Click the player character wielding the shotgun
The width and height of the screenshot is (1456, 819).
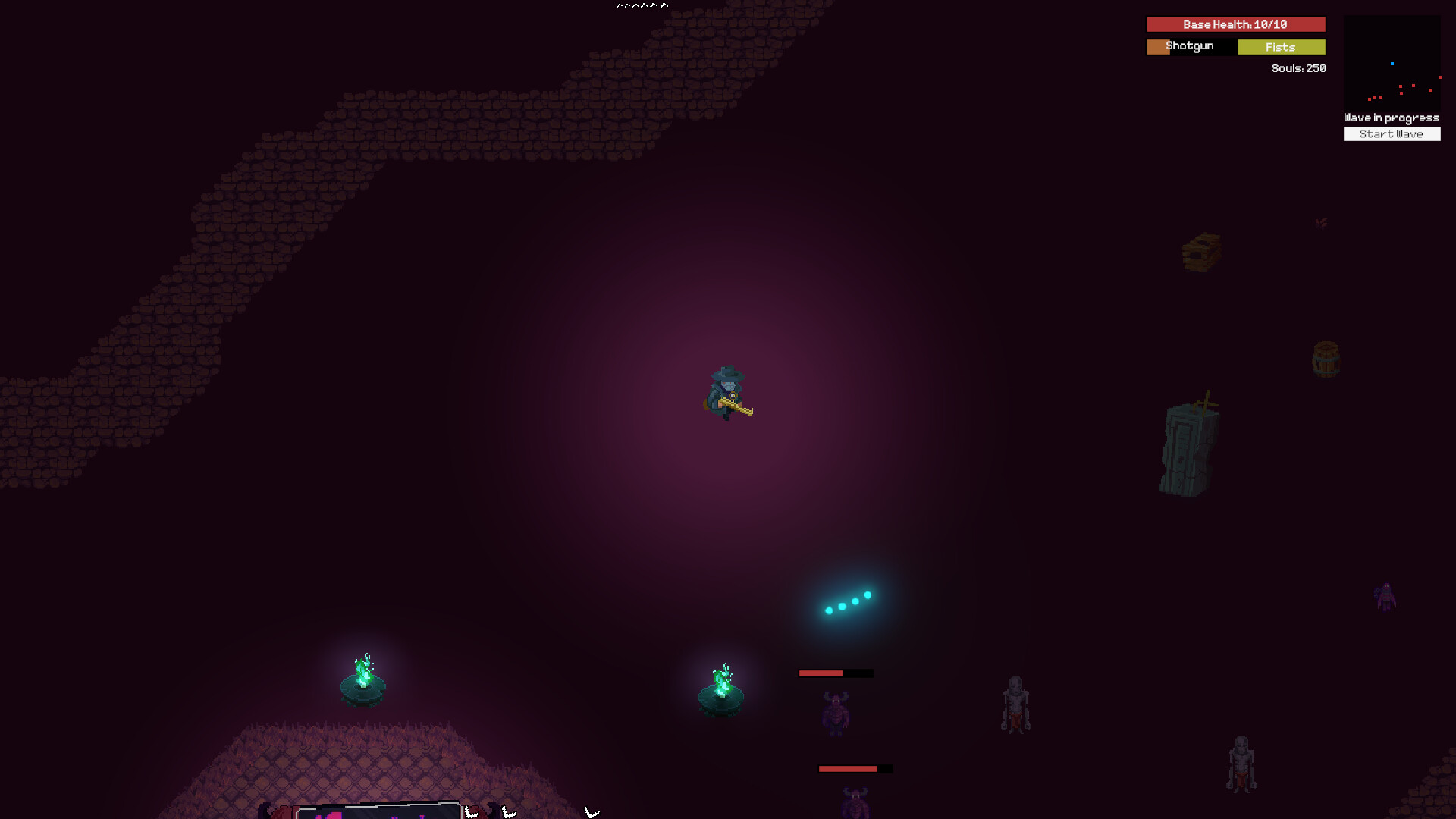click(x=728, y=391)
